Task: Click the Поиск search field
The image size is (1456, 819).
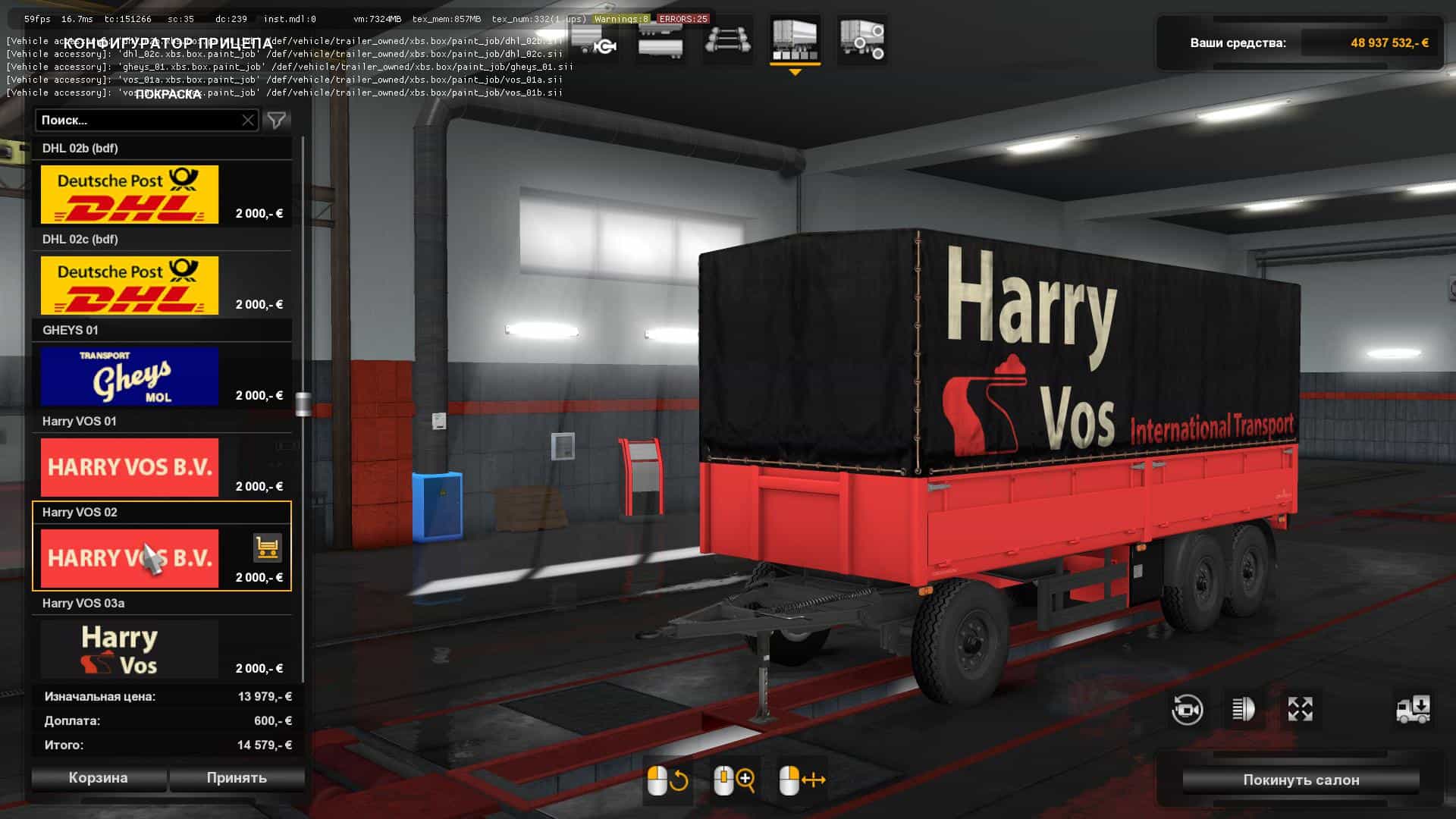Action: (136, 120)
